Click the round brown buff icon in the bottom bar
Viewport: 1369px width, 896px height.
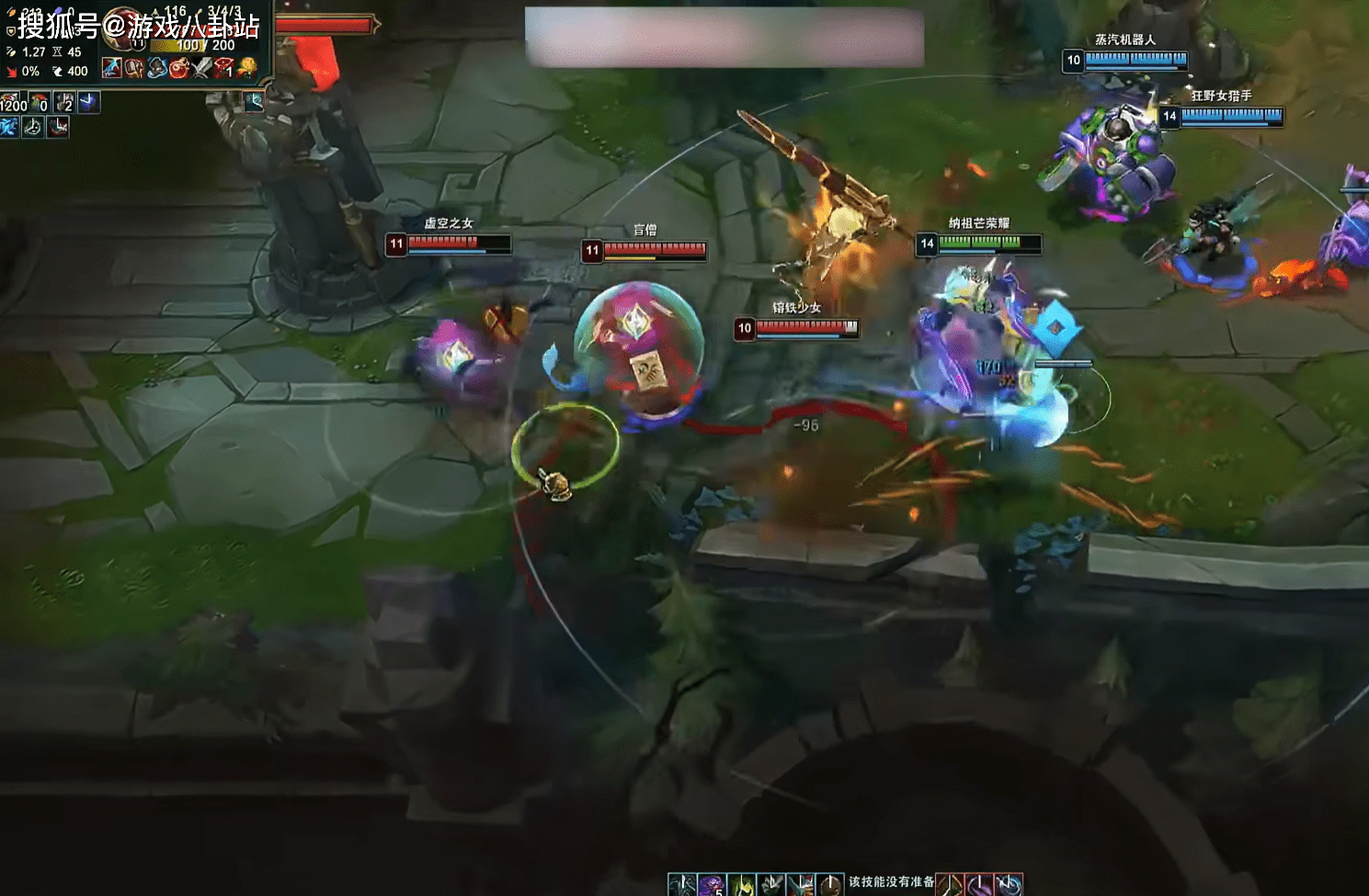click(x=830, y=885)
